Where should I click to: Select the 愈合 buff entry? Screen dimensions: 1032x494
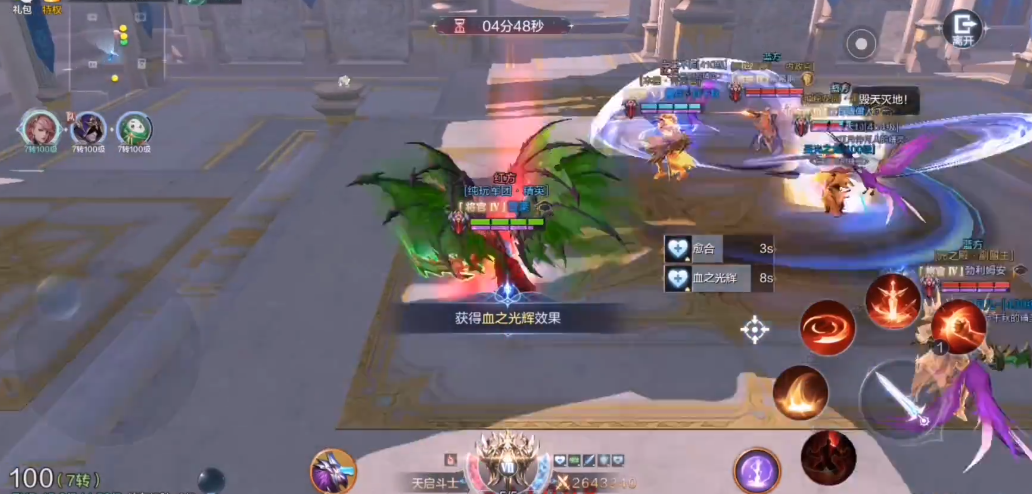tap(719, 248)
